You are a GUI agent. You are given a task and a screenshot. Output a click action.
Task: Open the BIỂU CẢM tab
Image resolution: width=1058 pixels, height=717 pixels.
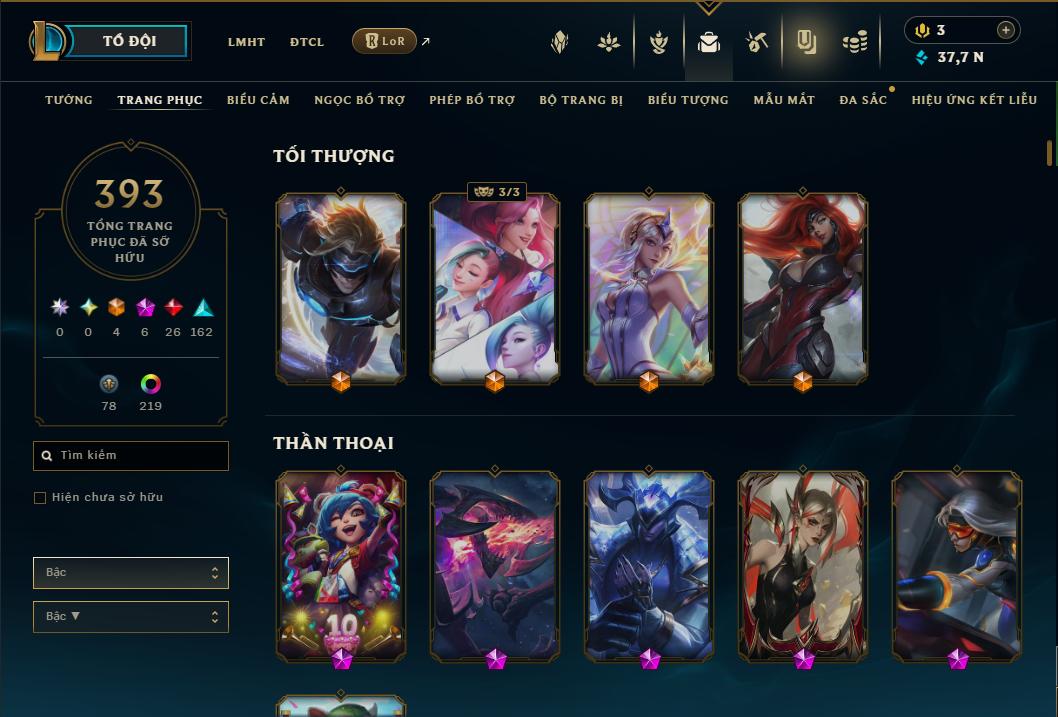pos(258,100)
